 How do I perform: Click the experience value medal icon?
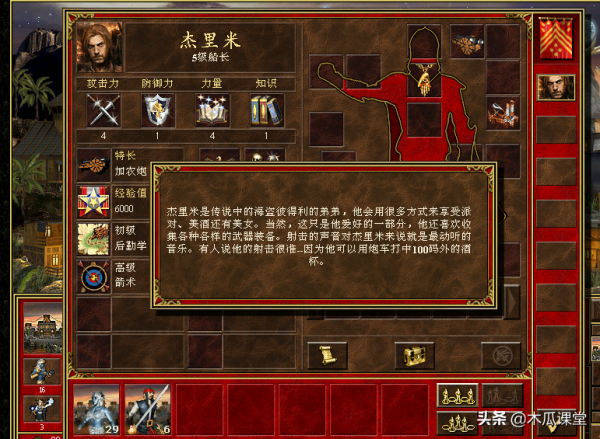[94, 201]
